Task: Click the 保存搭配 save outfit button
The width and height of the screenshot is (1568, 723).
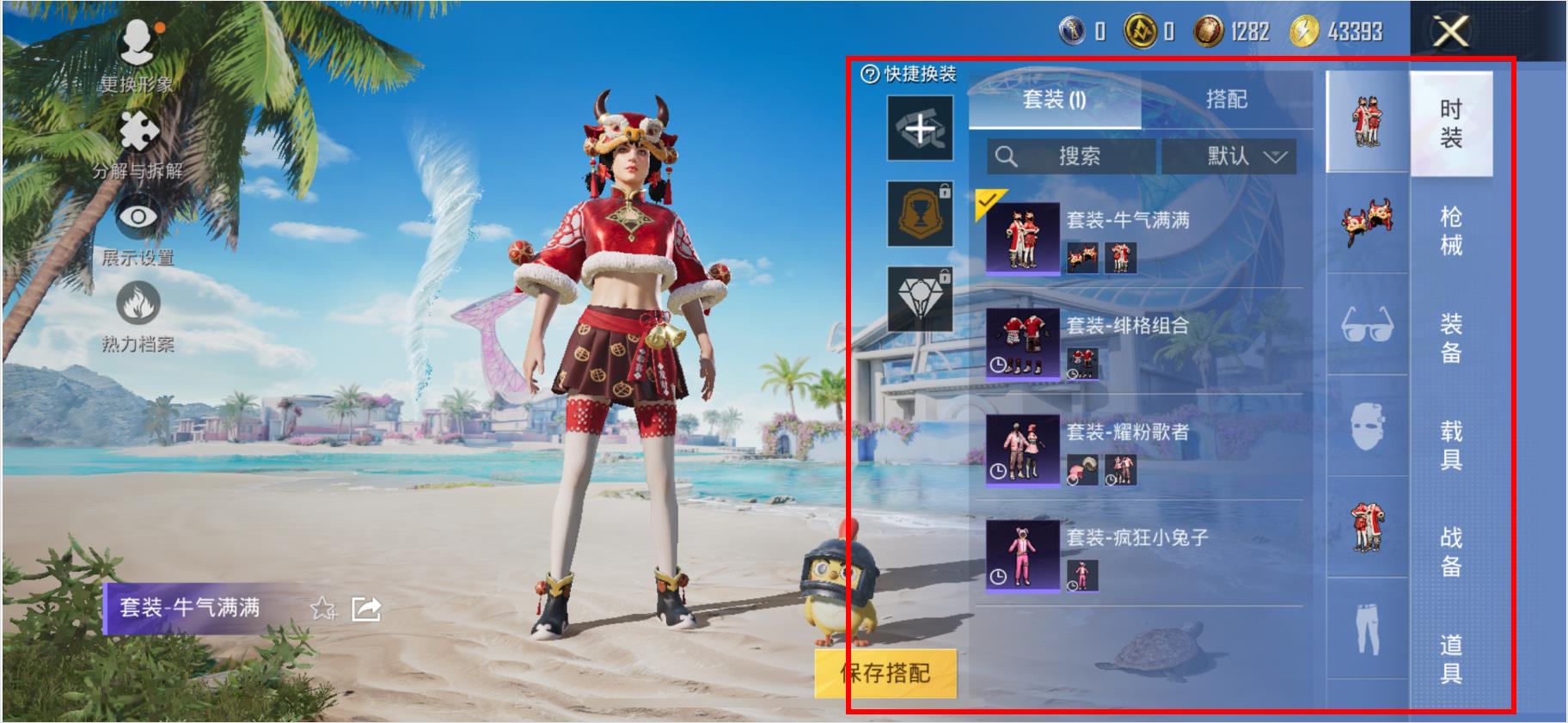Action: [885, 673]
